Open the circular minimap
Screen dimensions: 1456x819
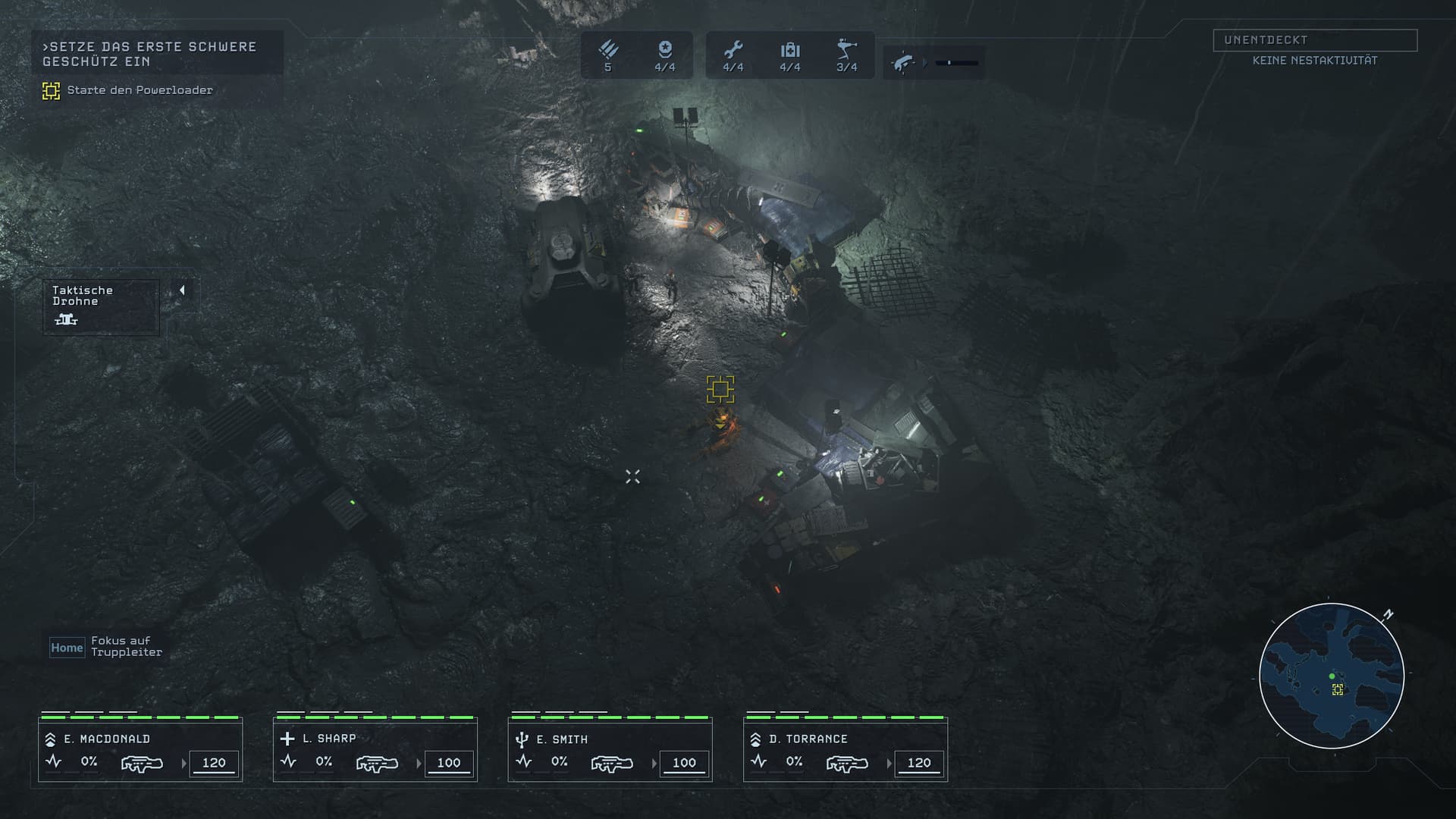coord(1332,676)
